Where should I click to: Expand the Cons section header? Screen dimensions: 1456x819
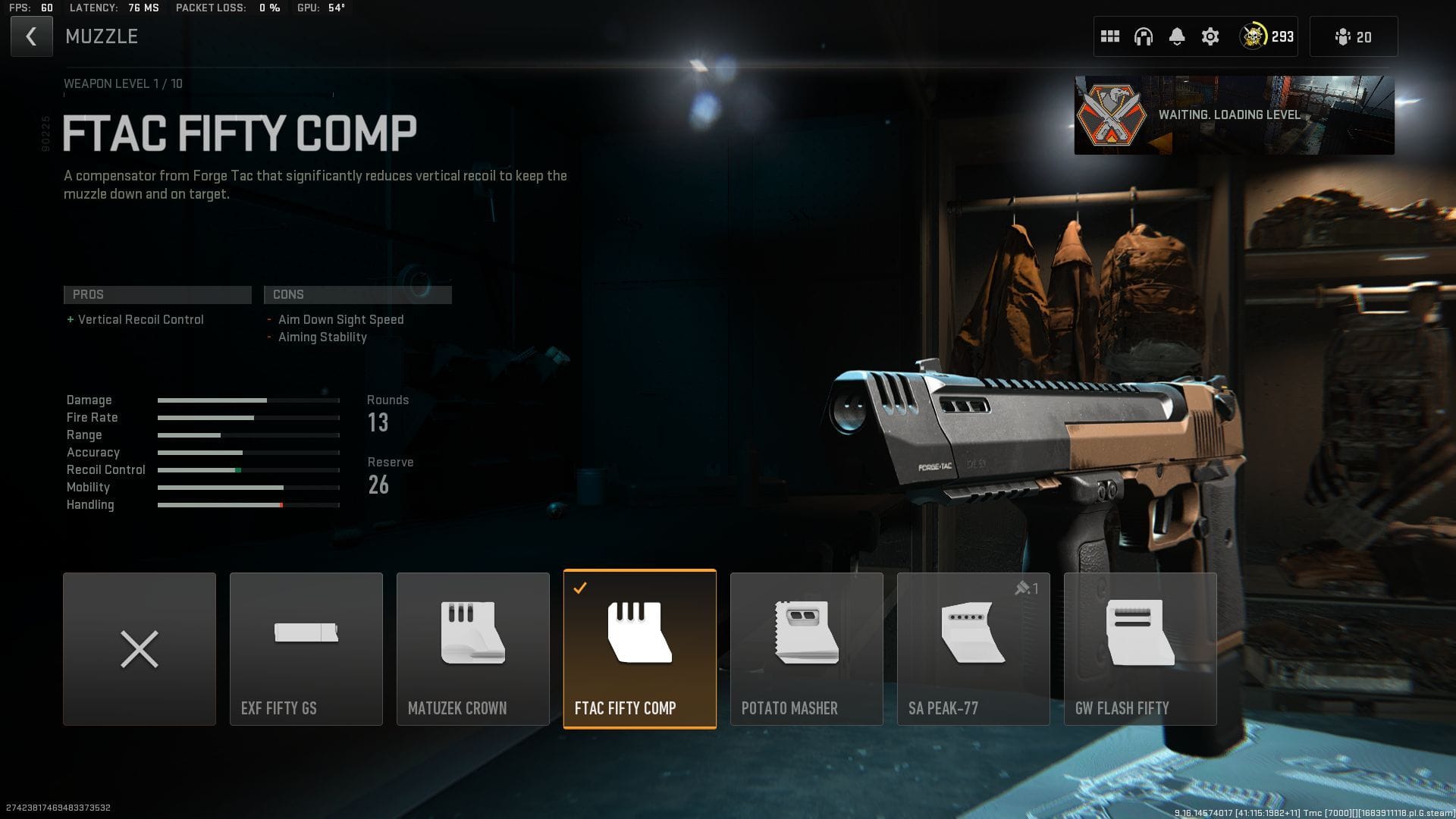coord(357,294)
